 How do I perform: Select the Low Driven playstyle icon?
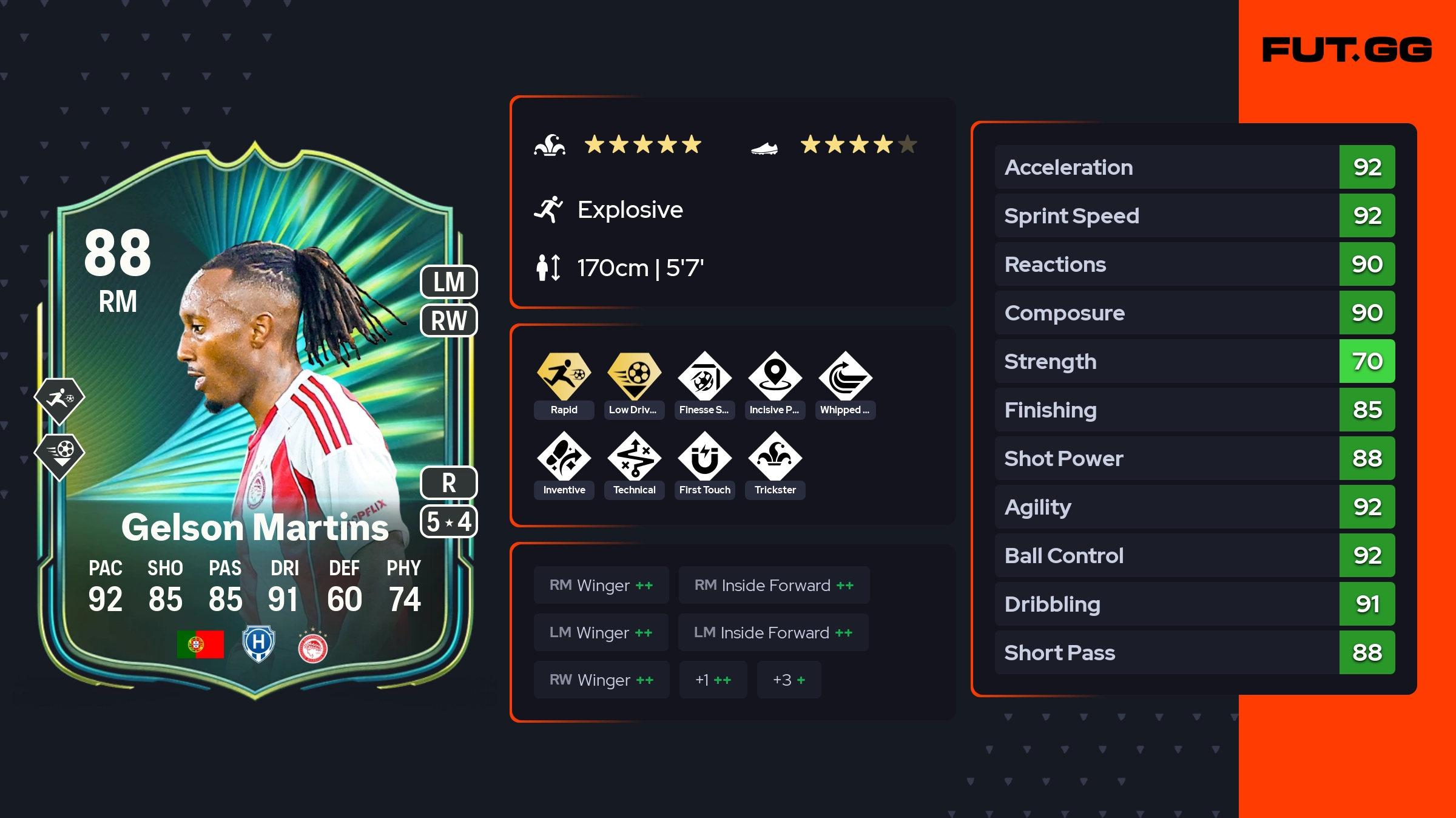[x=634, y=376]
